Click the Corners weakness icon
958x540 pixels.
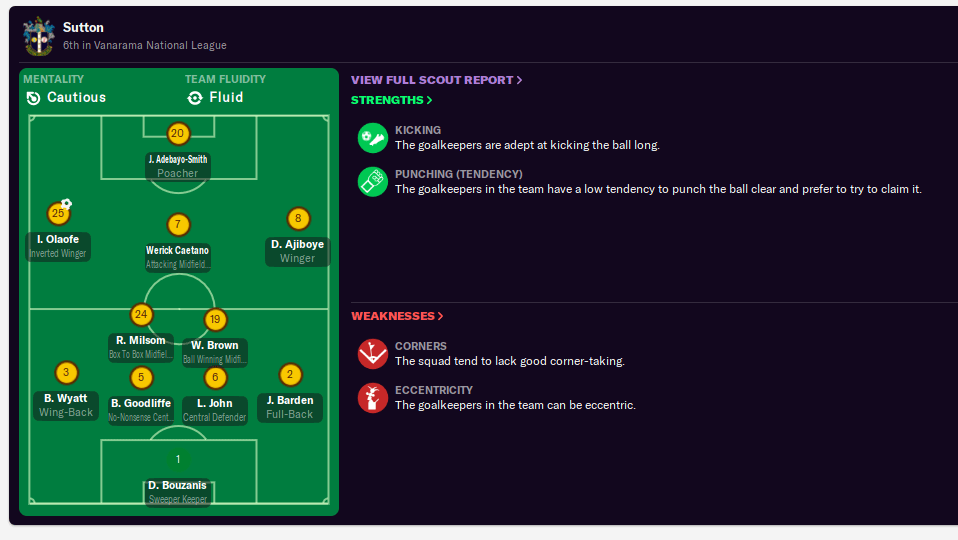coord(373,353)
